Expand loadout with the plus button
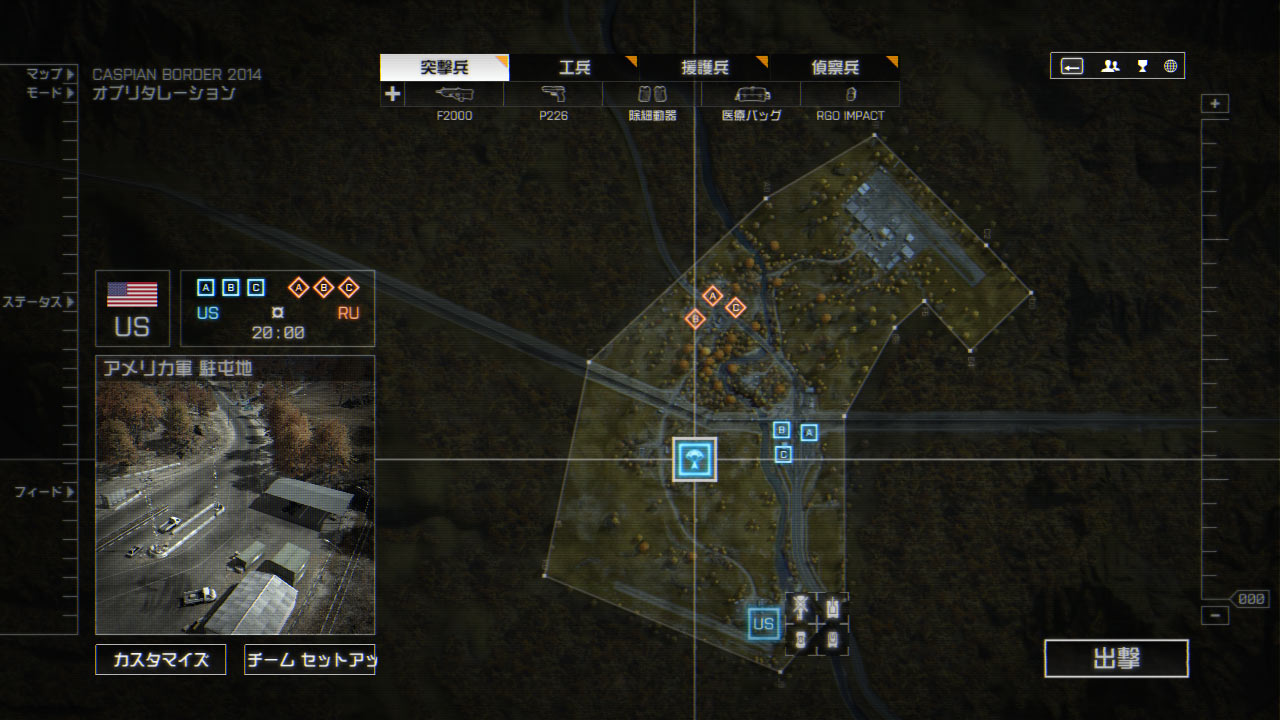1280x720 pixels. [x=392, y=94]
